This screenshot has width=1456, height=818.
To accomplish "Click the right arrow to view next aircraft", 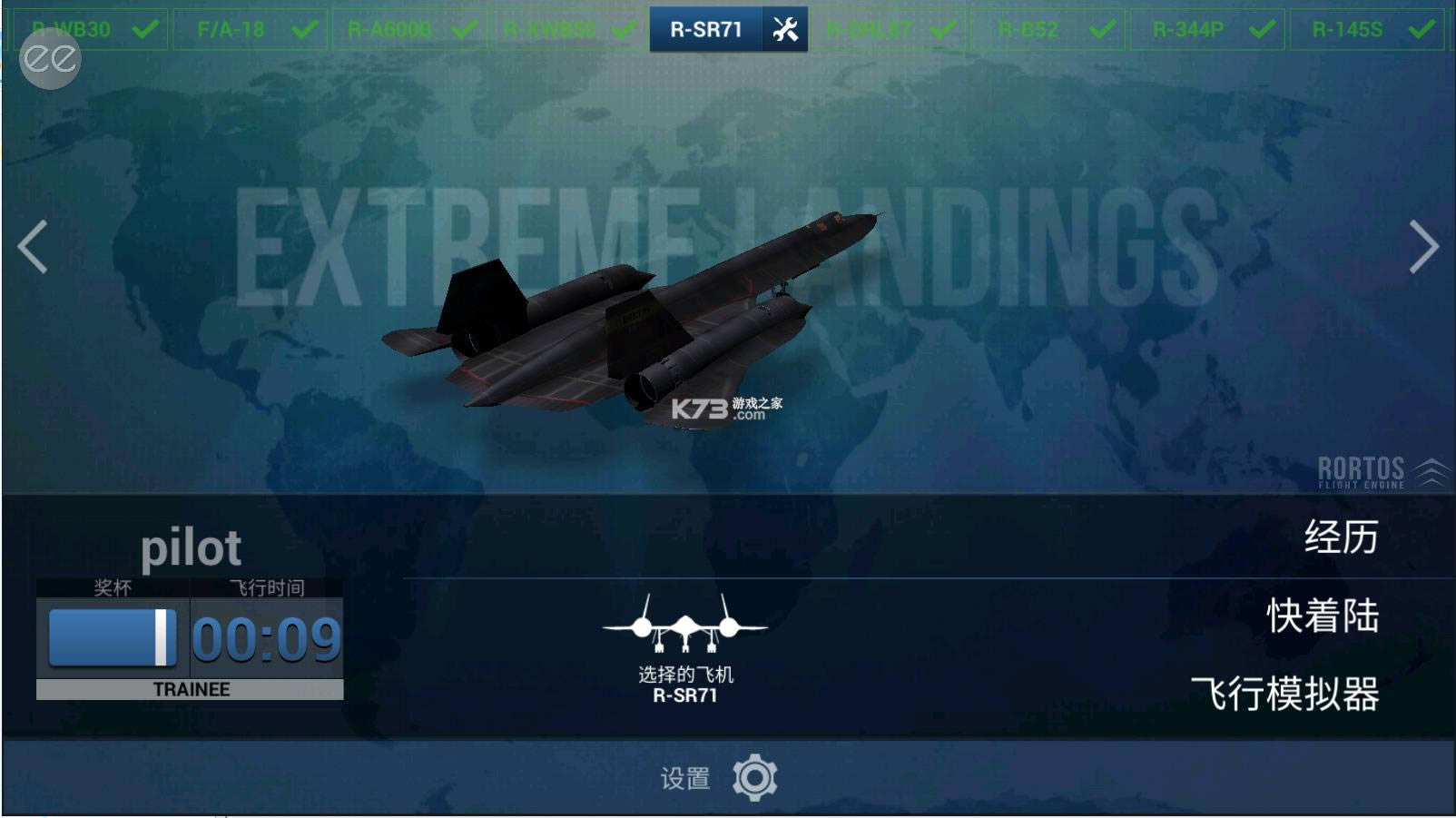I will coord(1425,246).
